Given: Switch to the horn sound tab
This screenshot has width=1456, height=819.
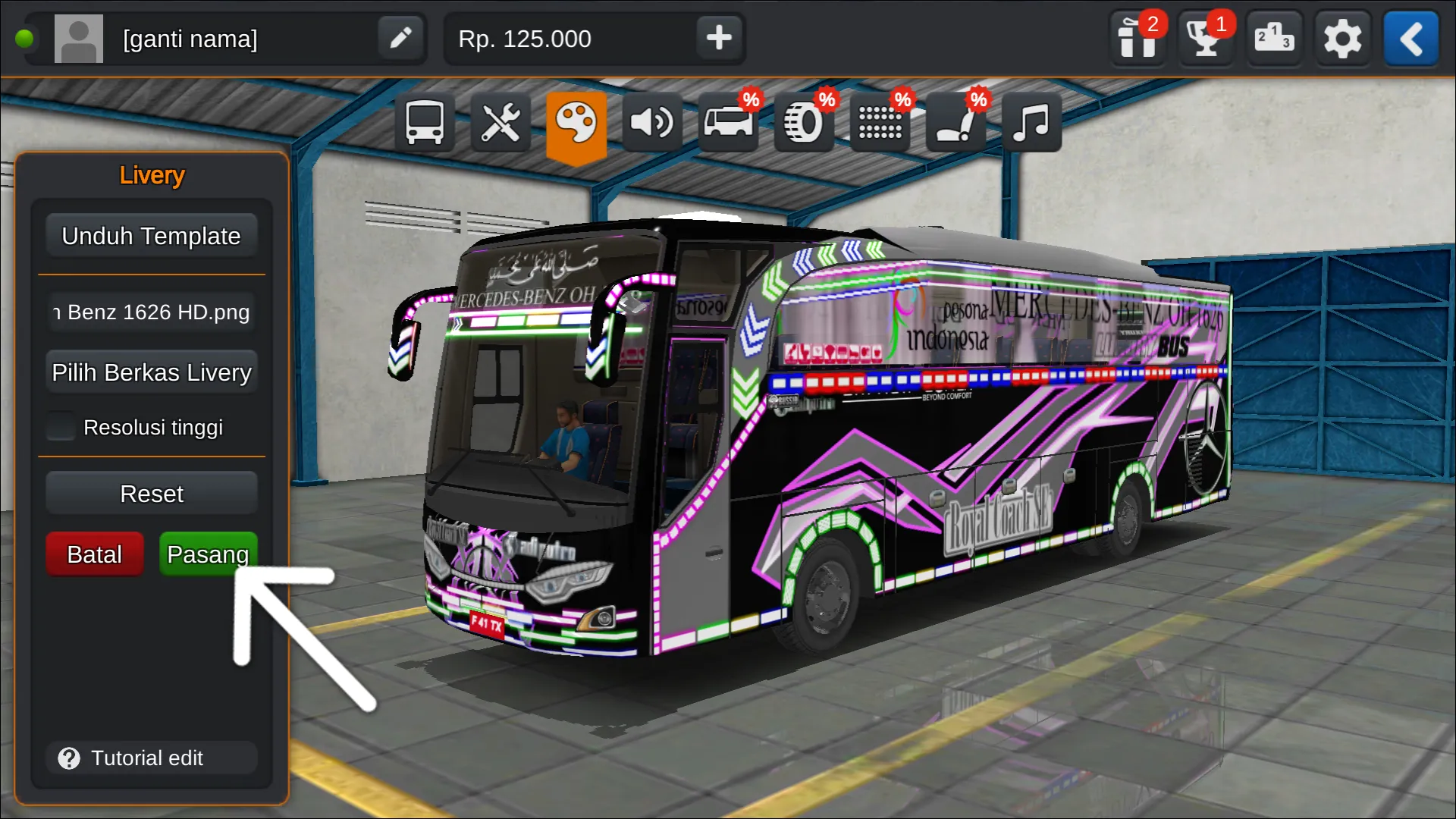Looking at the screenshot, I should [x=652, y=123].
